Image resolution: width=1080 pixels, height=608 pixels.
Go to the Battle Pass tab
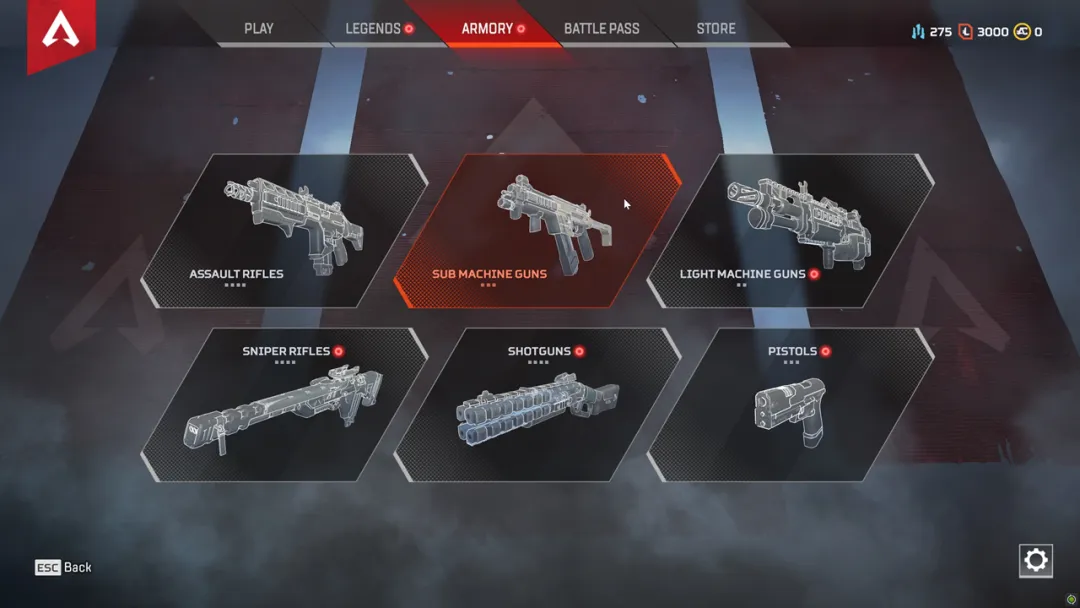point(601,29)
